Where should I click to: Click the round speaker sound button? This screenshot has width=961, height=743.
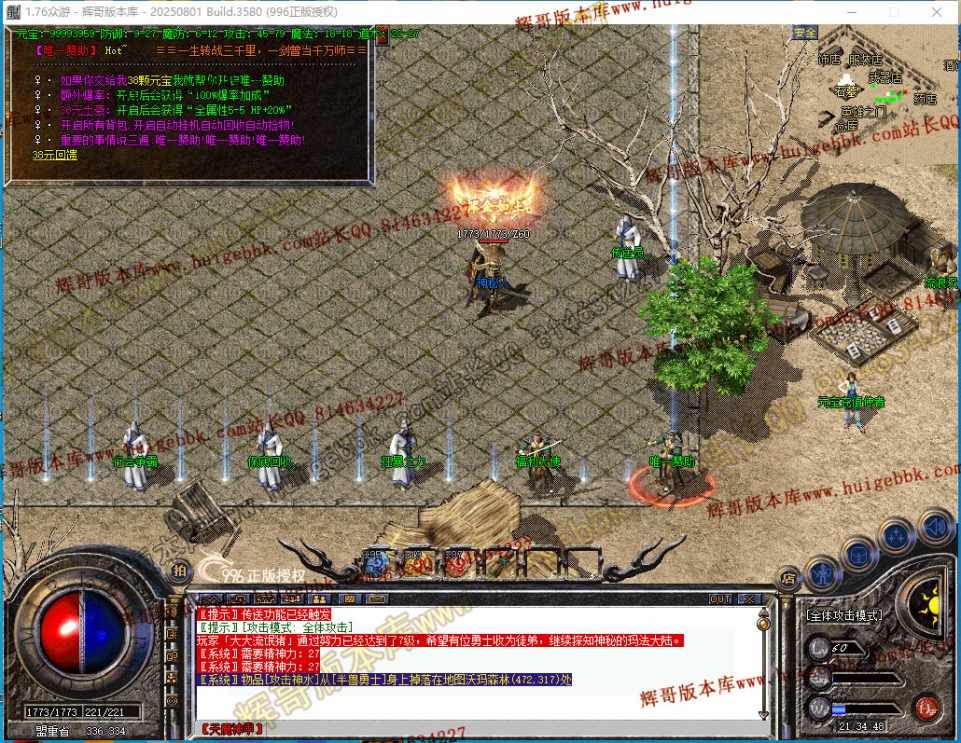[x=936, y=524]
